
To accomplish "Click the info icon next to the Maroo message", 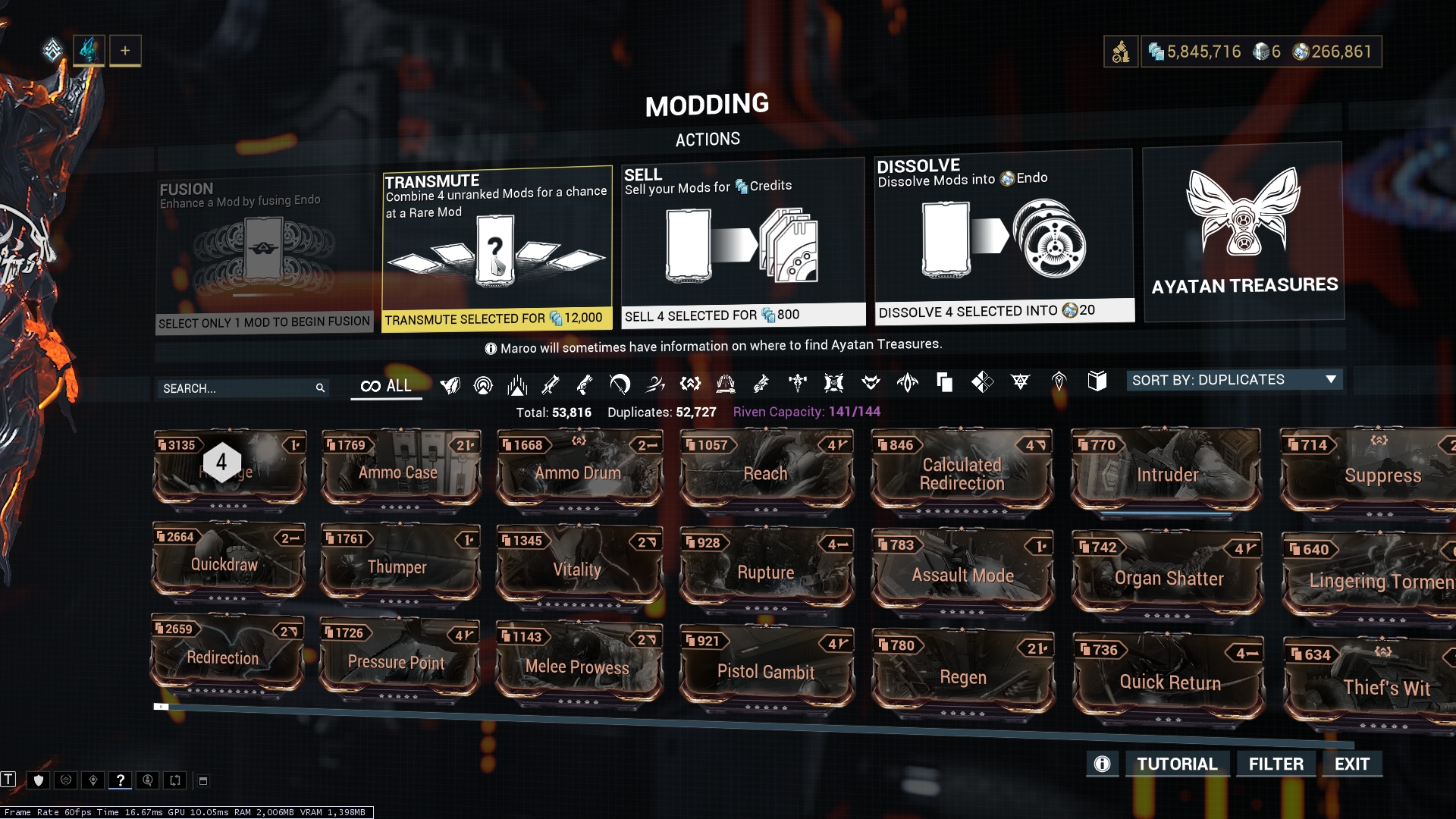I will 493,347.
